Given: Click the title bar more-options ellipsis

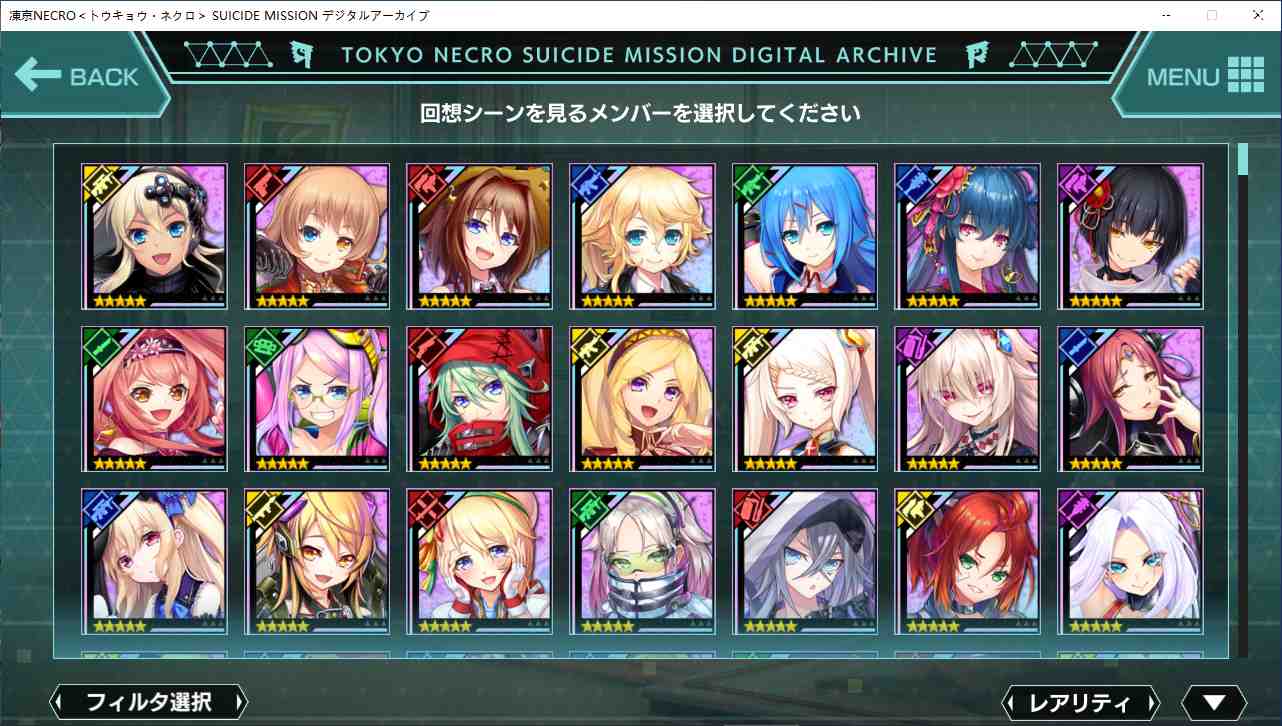Looking at the screenshot, I should point(1166,15).
